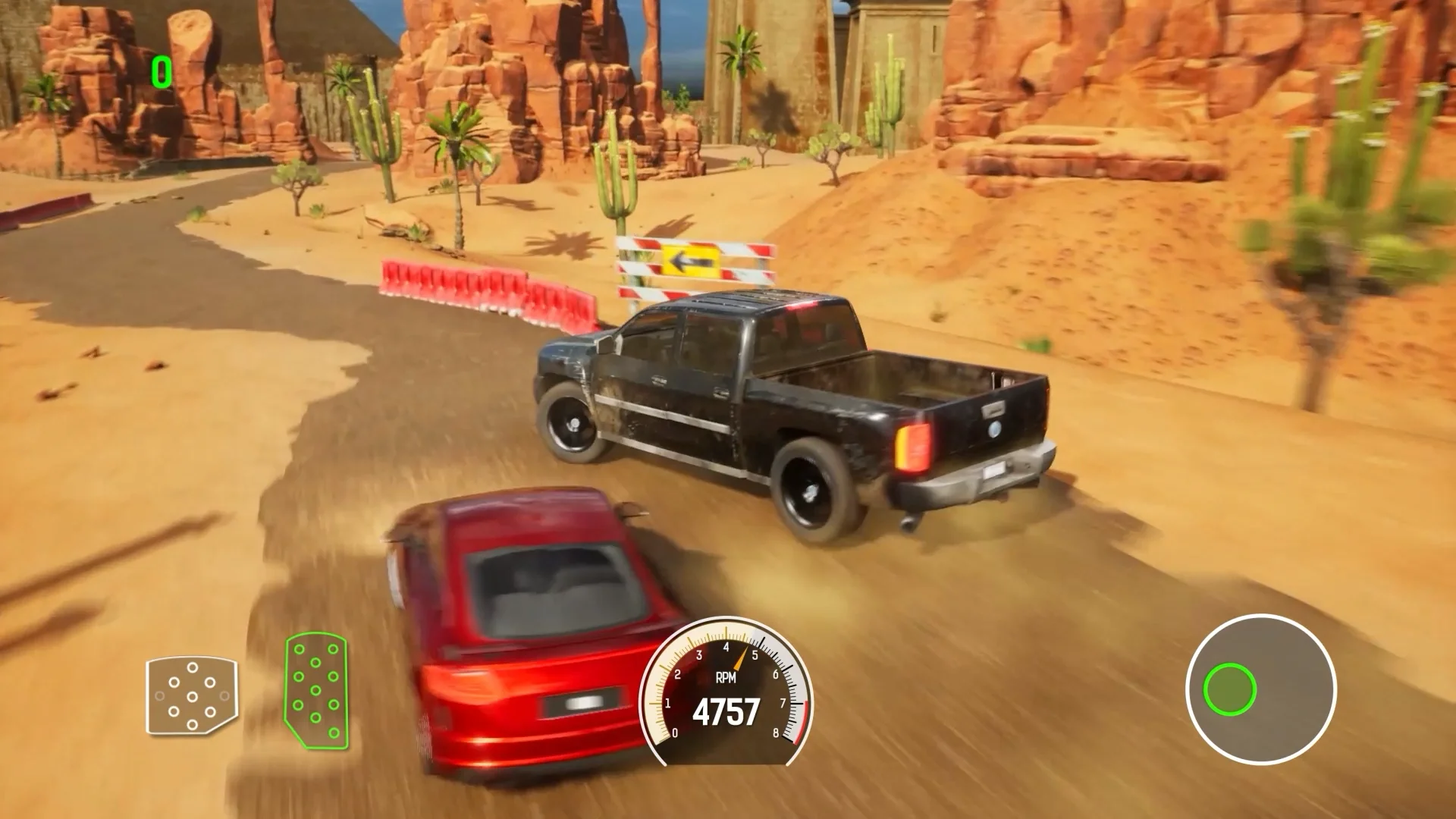The image size is (1456, 819).
Task: Tap the green accelerator pedal
Action: [x=316, y=691]
